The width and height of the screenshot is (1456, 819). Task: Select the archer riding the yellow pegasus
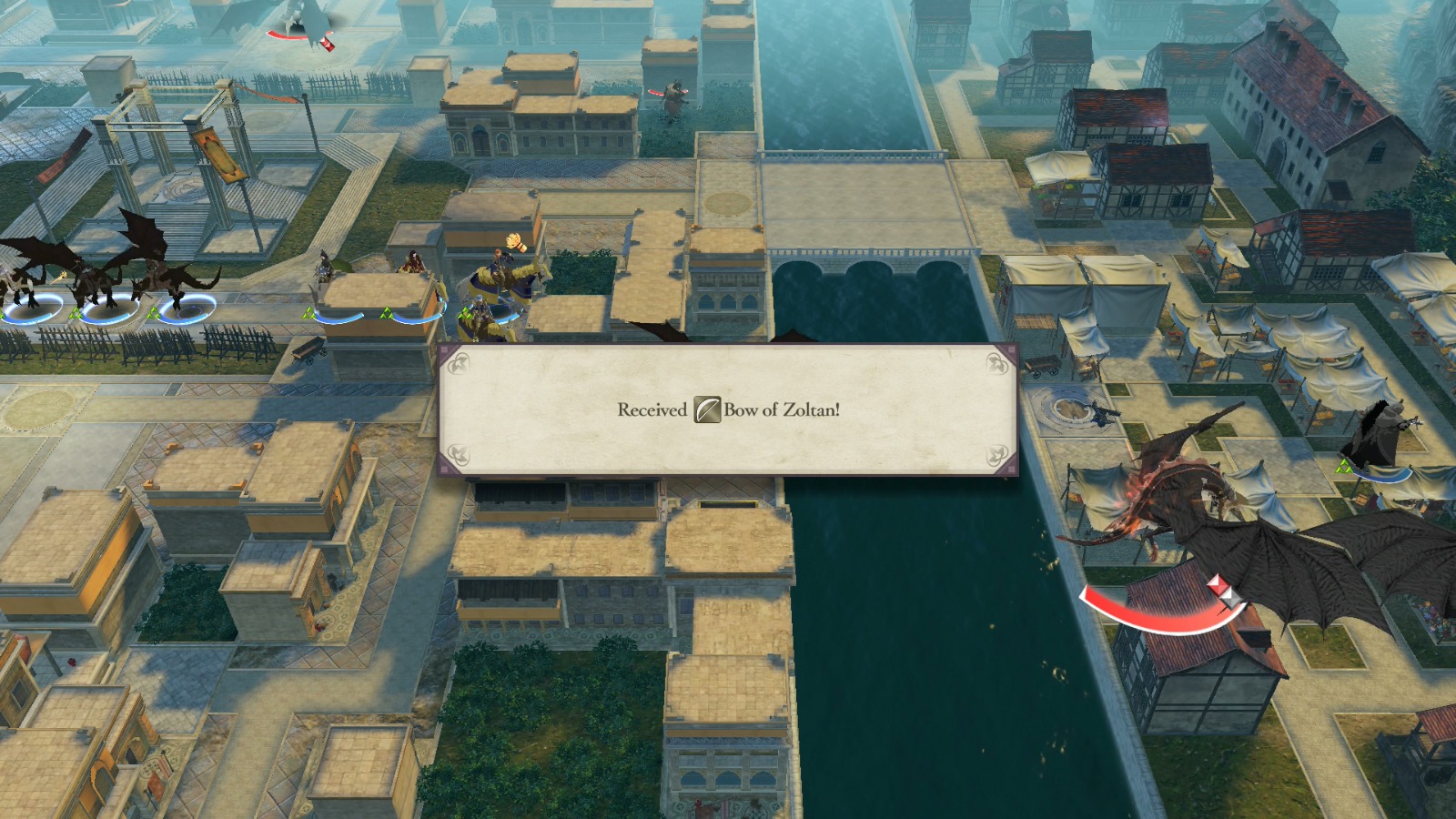click(x=501, y=259)
